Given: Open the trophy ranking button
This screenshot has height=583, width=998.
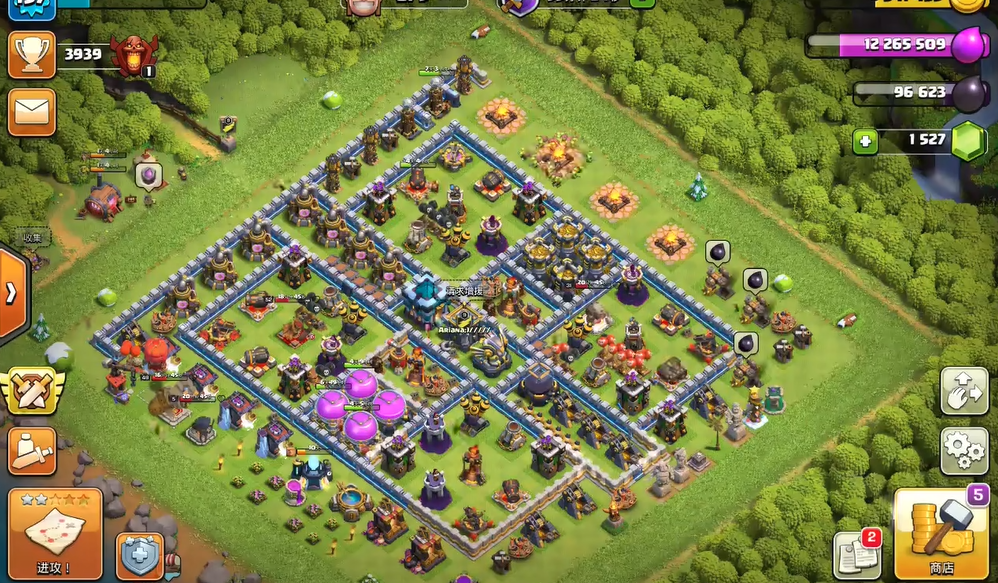Looking at the screenshot, I should 31,54.
